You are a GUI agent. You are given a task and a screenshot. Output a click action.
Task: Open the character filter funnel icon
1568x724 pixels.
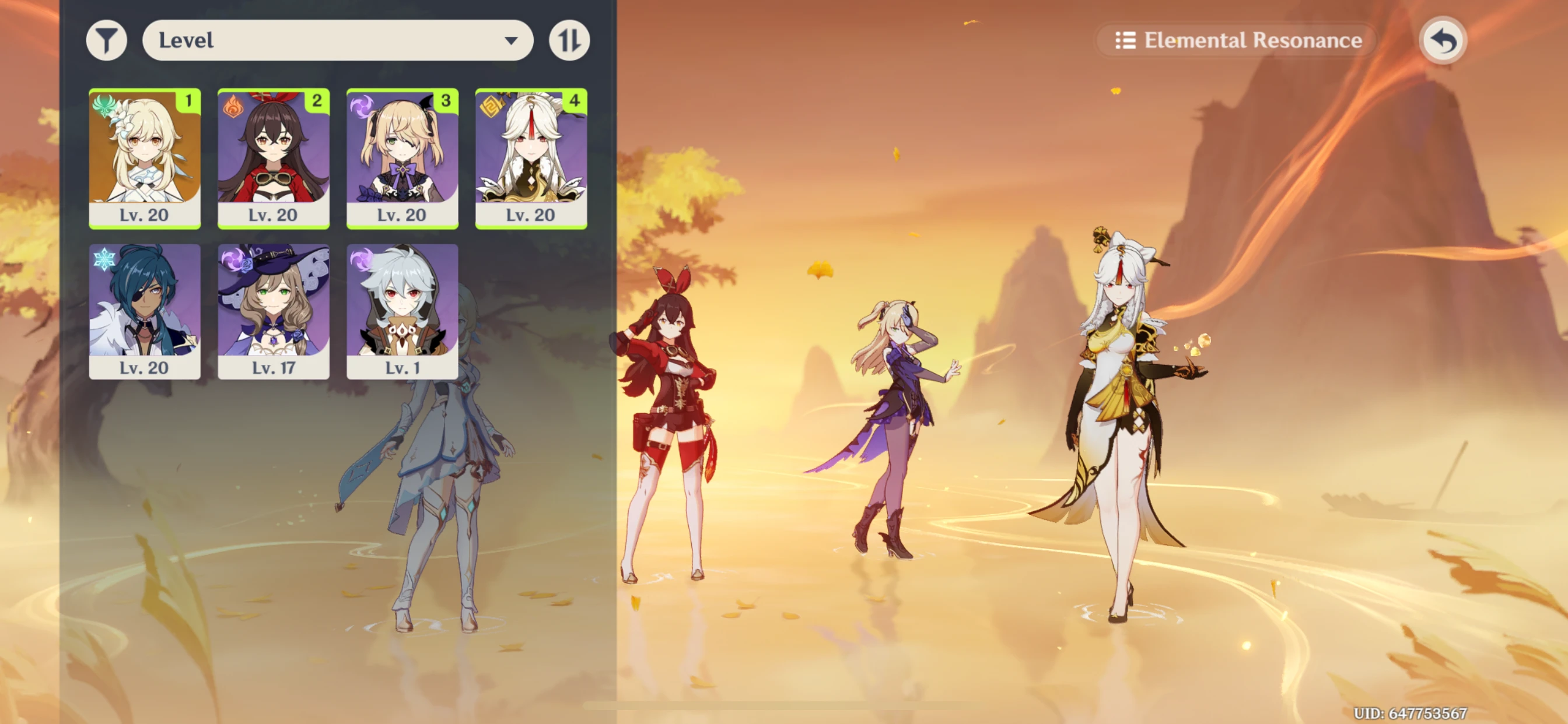tap(107, 40)
